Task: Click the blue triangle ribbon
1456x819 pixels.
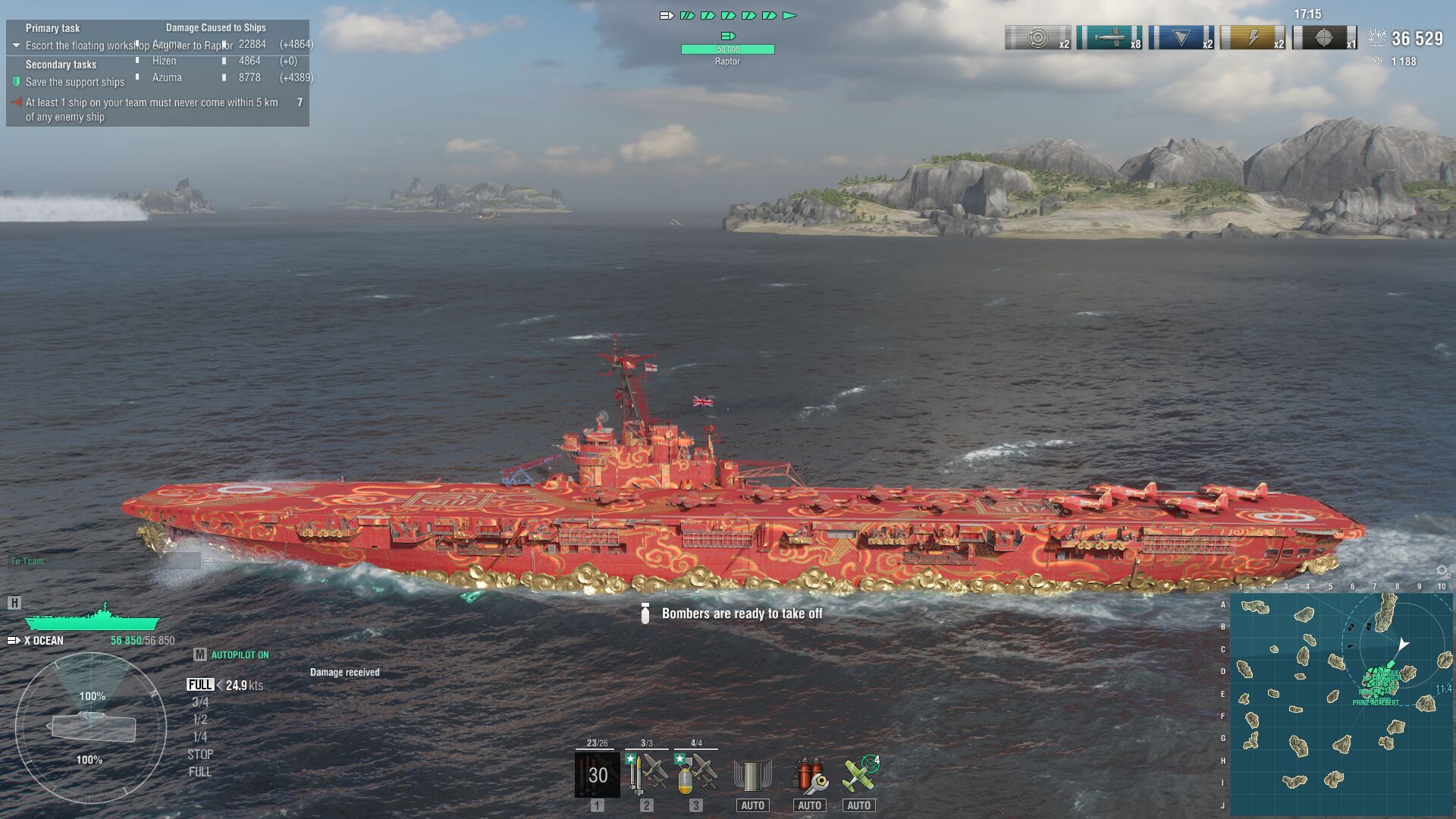Action: (1181, 38)
